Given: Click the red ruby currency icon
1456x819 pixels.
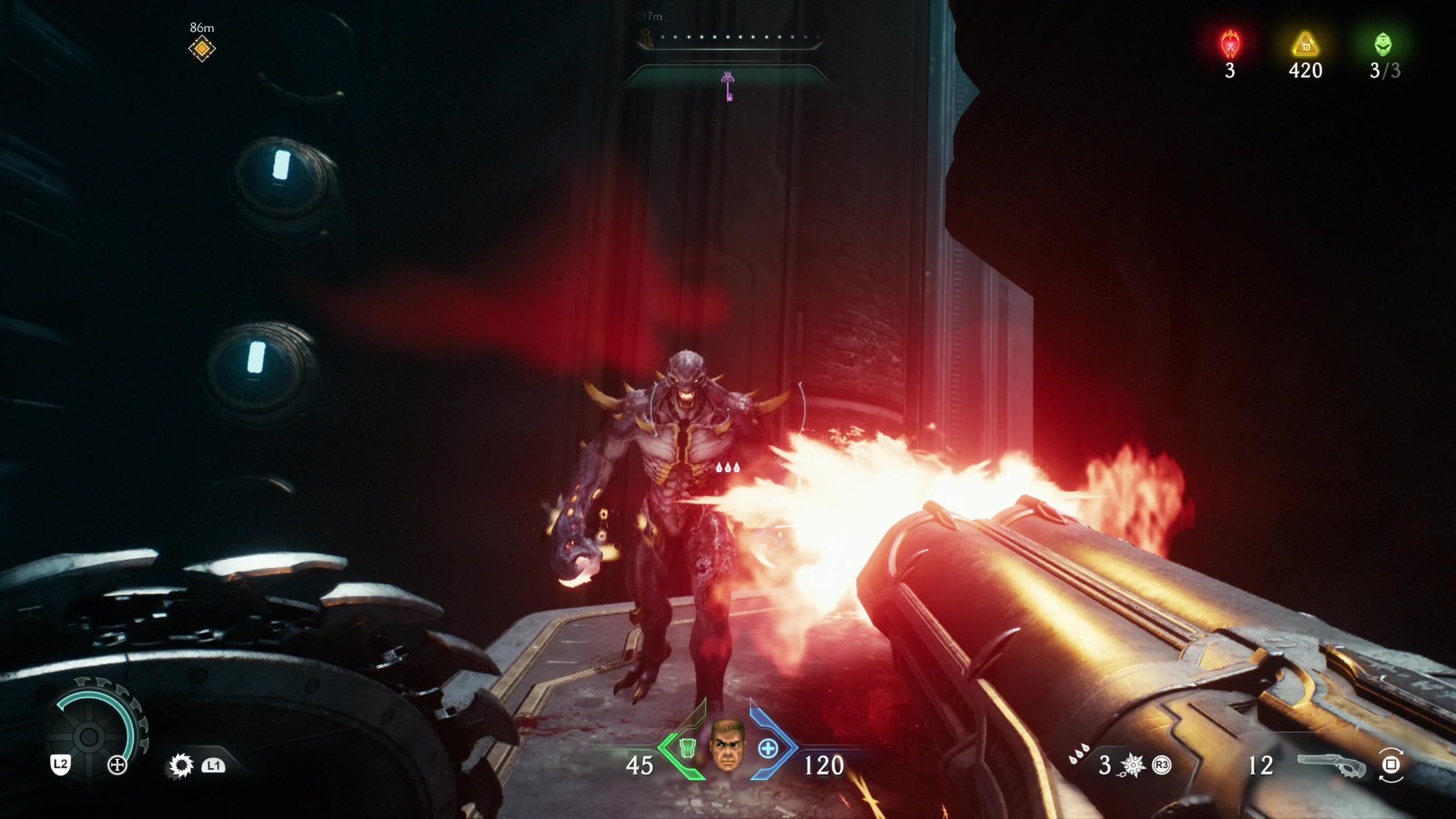Looking at the screenshot, I should pyautogui.click(x=1230, y=44).
